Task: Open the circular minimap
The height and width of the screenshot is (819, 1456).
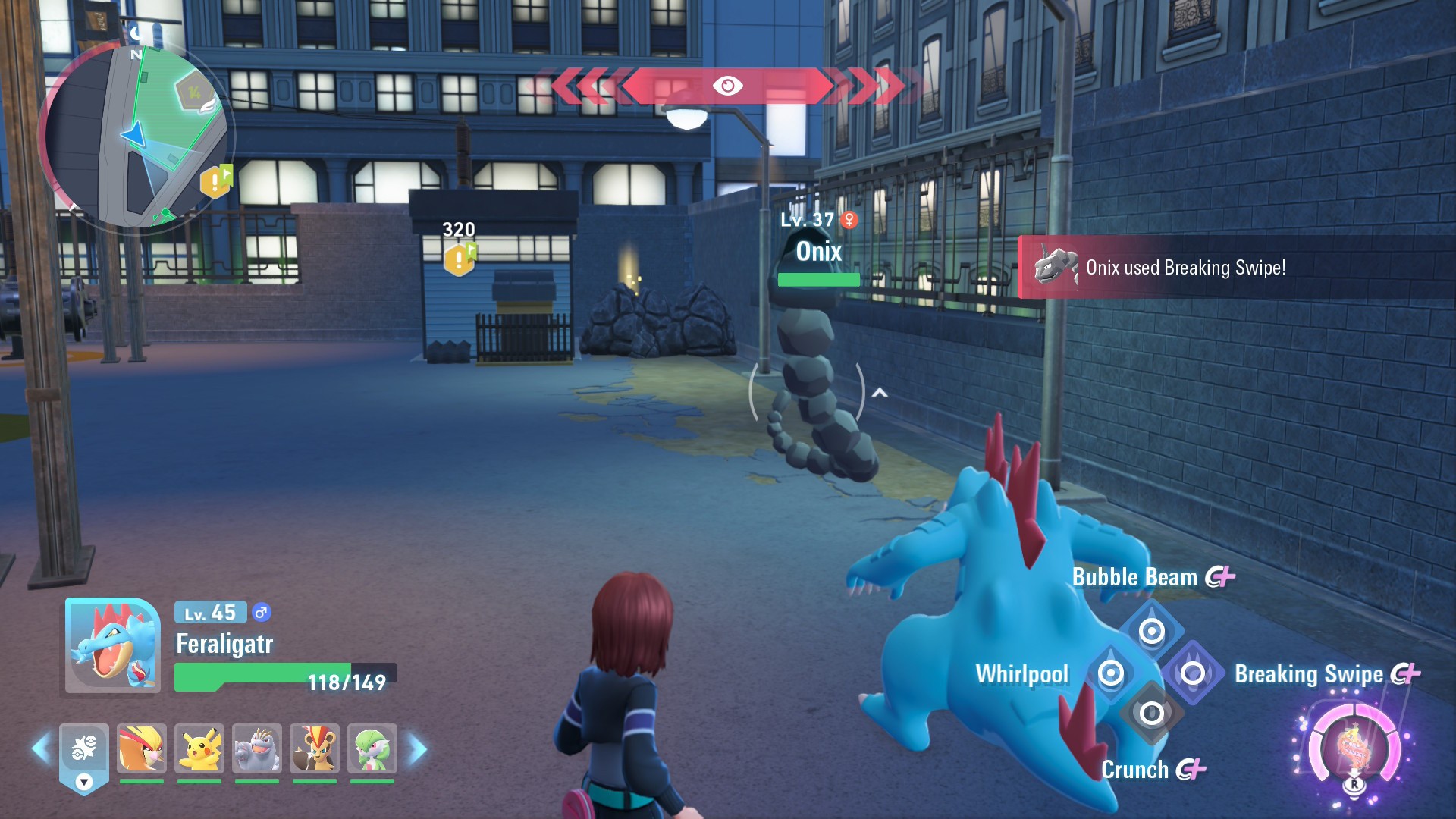Action: pyautogui.click(x=135, y=136)
